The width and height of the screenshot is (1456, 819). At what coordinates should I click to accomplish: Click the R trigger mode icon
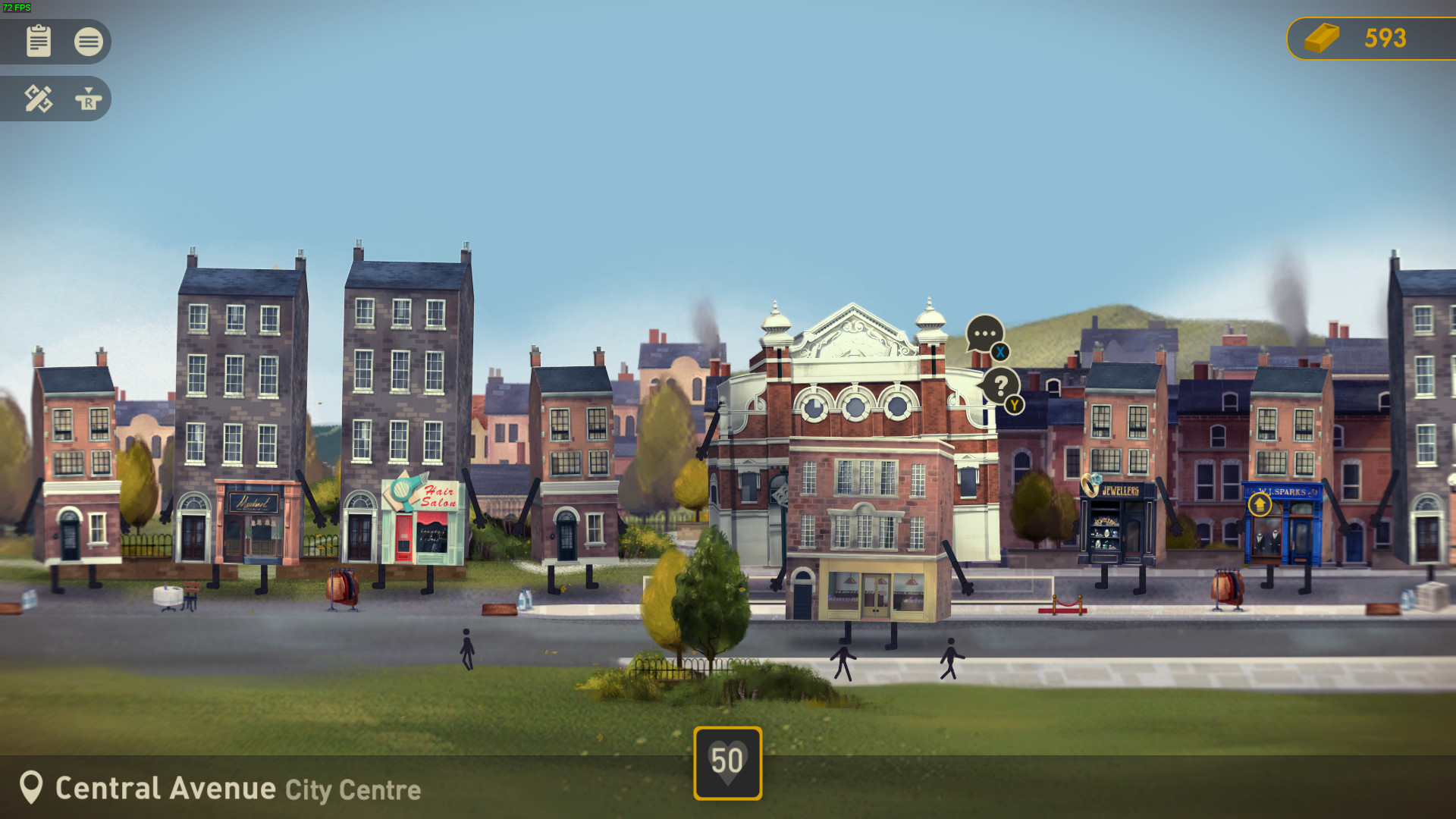[89, 99]
